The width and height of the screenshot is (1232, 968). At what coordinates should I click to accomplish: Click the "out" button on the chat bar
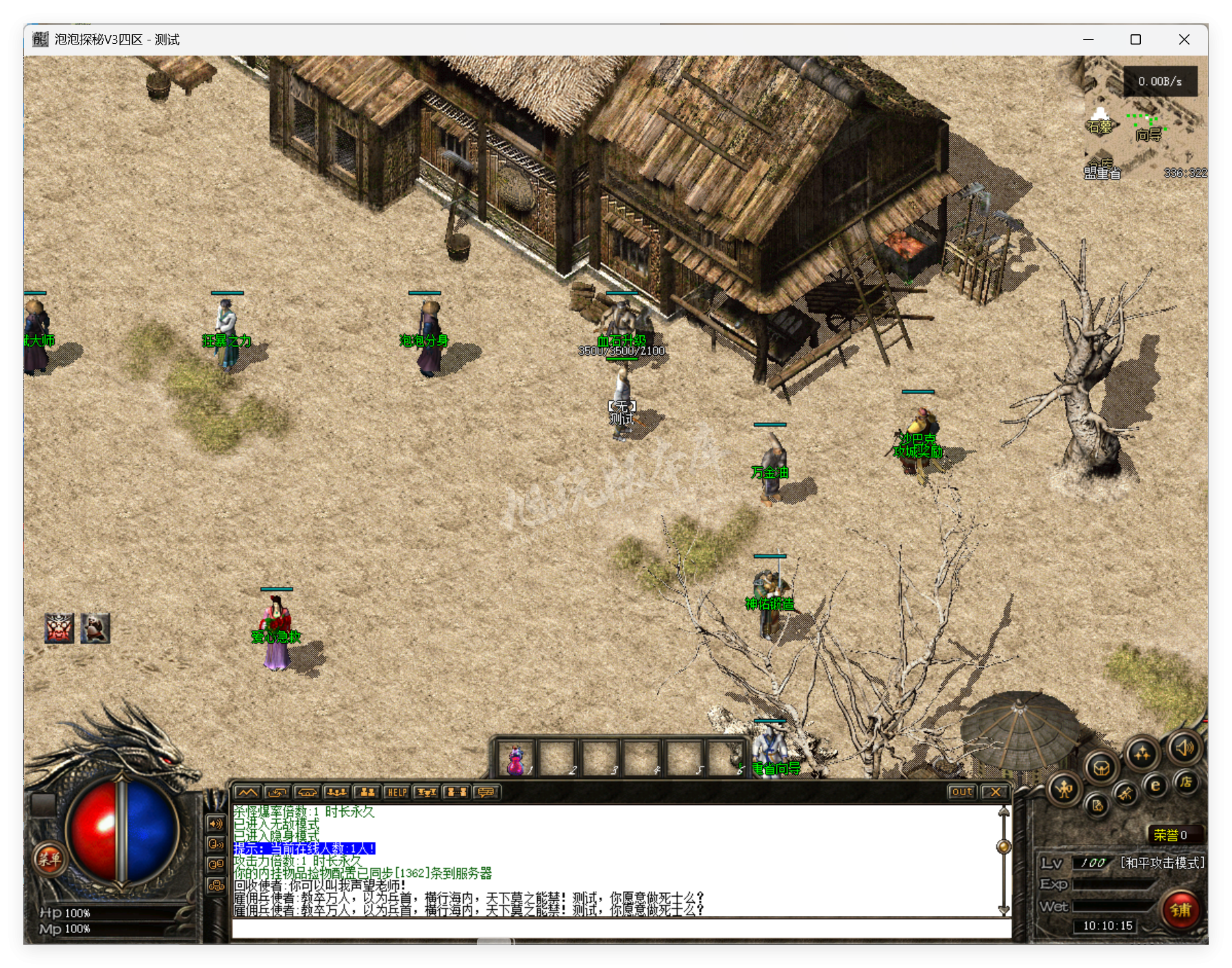pyautogui.click(x=962, y=792)
